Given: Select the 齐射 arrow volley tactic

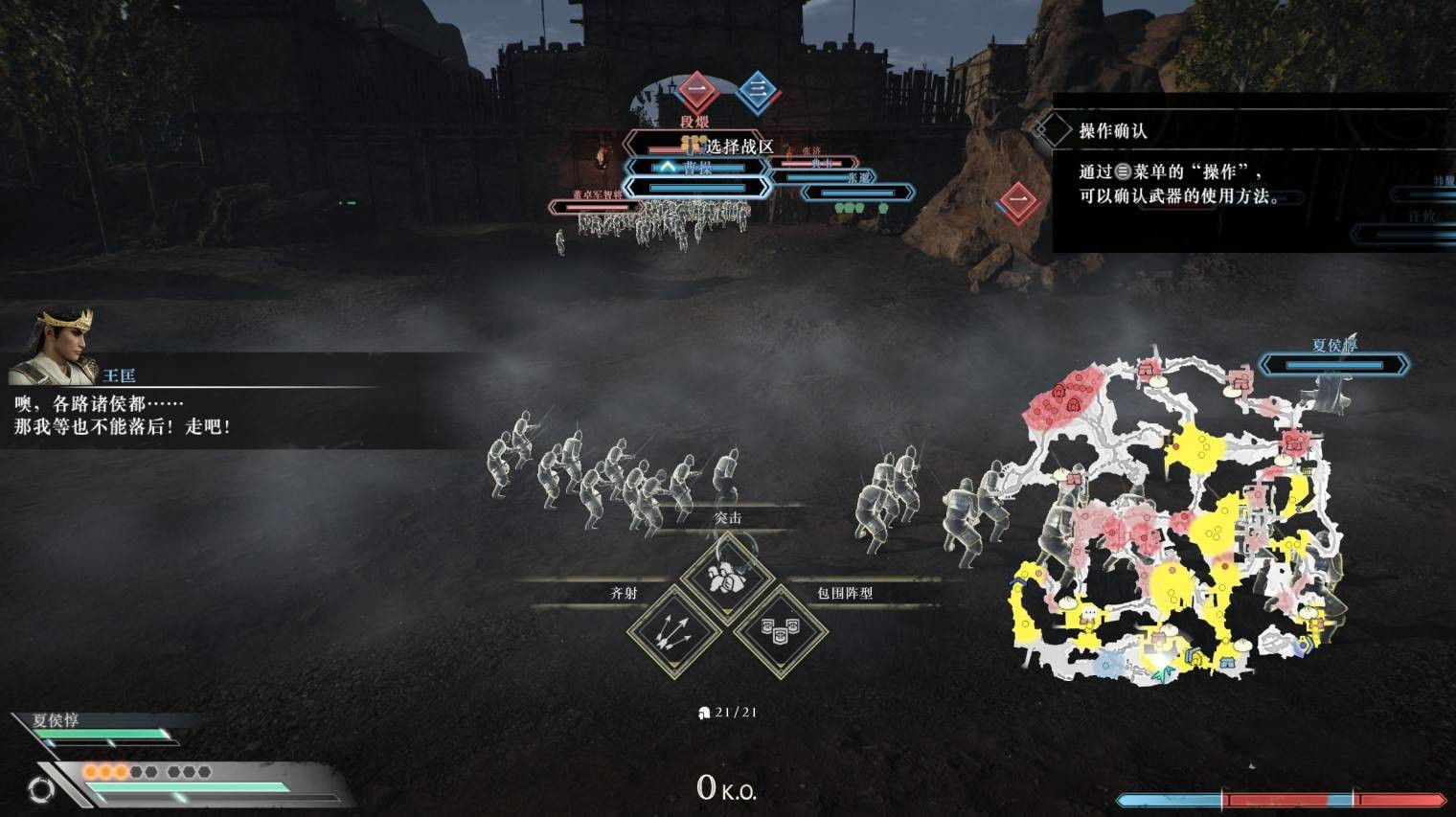Looking at the screenshot, I should coord(674,631).
